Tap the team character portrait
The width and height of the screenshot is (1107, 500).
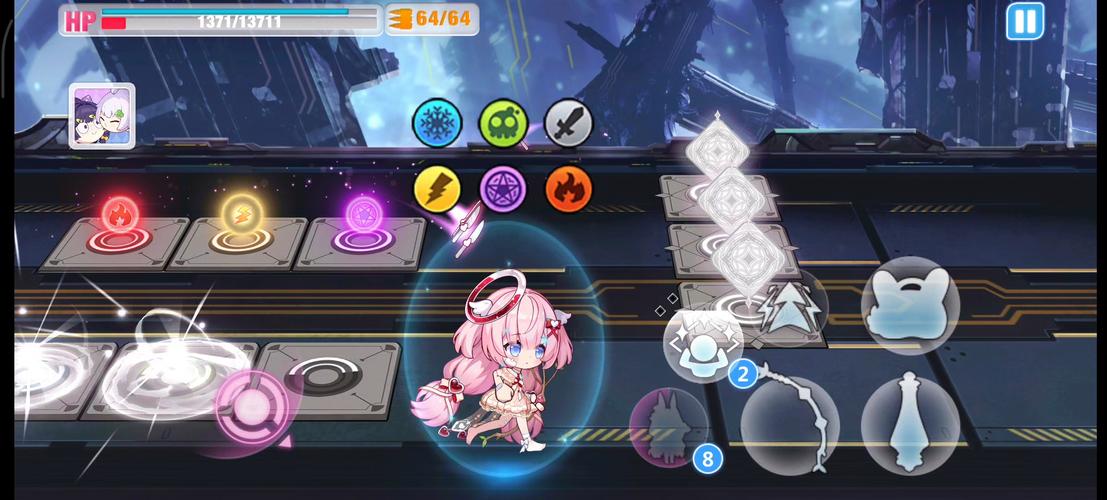(102, 116)
